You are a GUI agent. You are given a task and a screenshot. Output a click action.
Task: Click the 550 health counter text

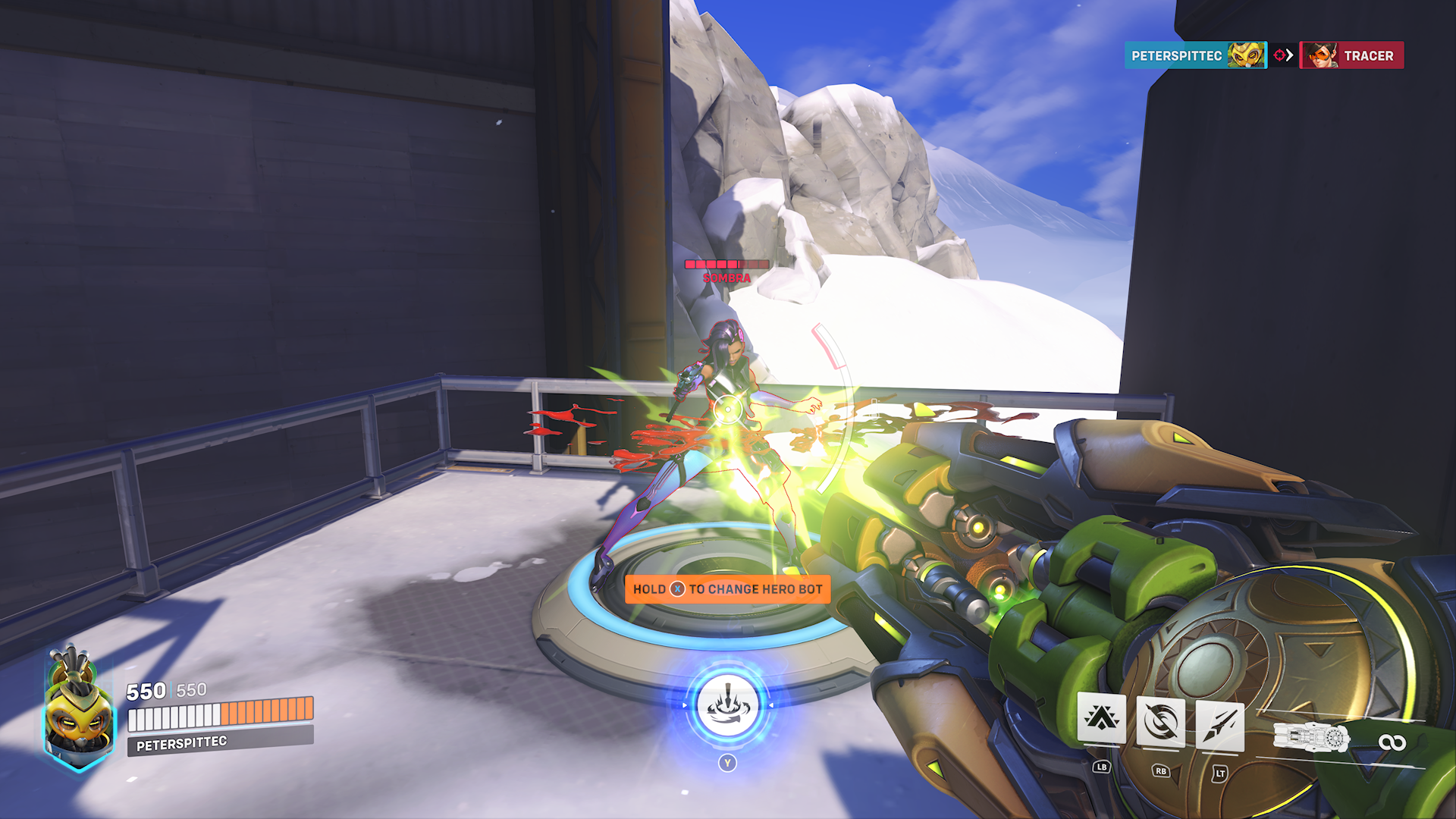[146, 691]
